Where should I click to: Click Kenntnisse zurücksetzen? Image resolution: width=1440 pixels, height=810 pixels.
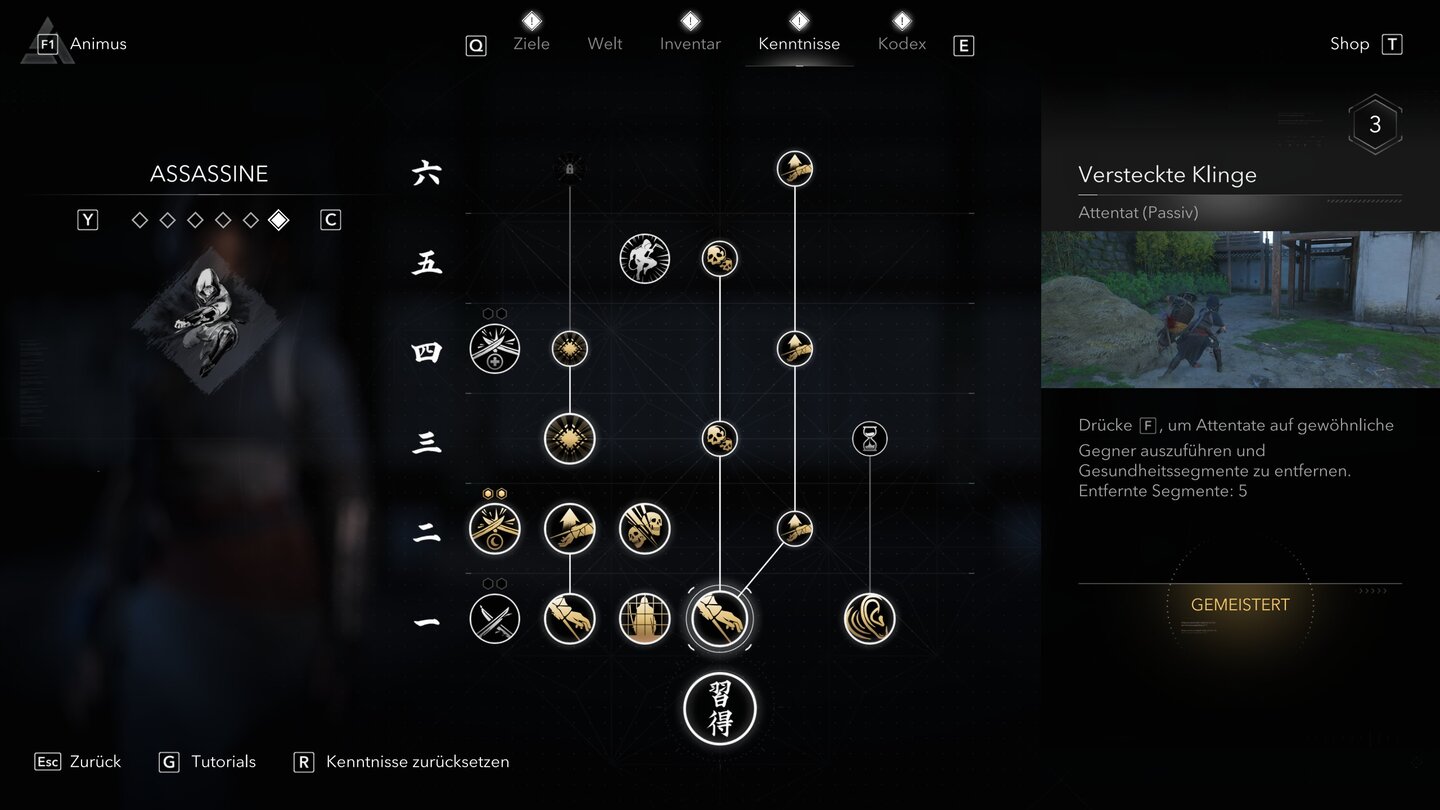[x=417, y=762]
